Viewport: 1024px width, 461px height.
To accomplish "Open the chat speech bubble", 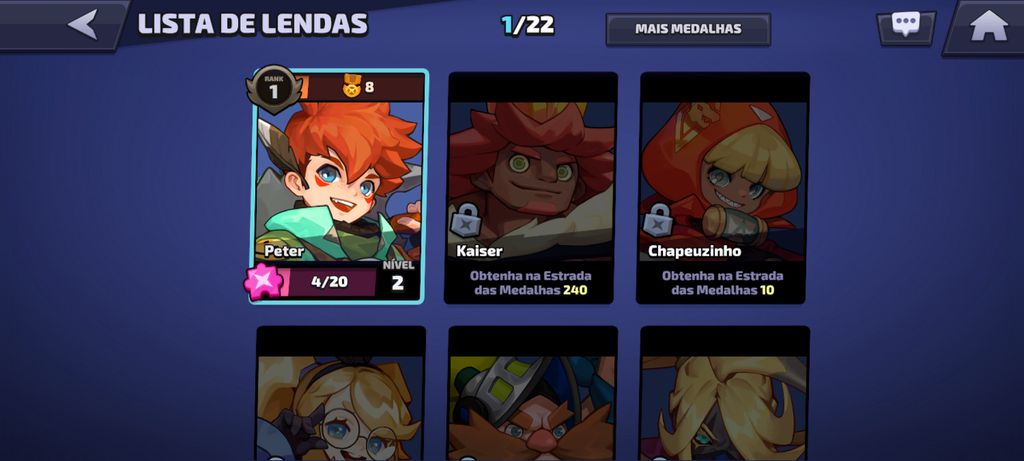I will [x=906, y=26].
